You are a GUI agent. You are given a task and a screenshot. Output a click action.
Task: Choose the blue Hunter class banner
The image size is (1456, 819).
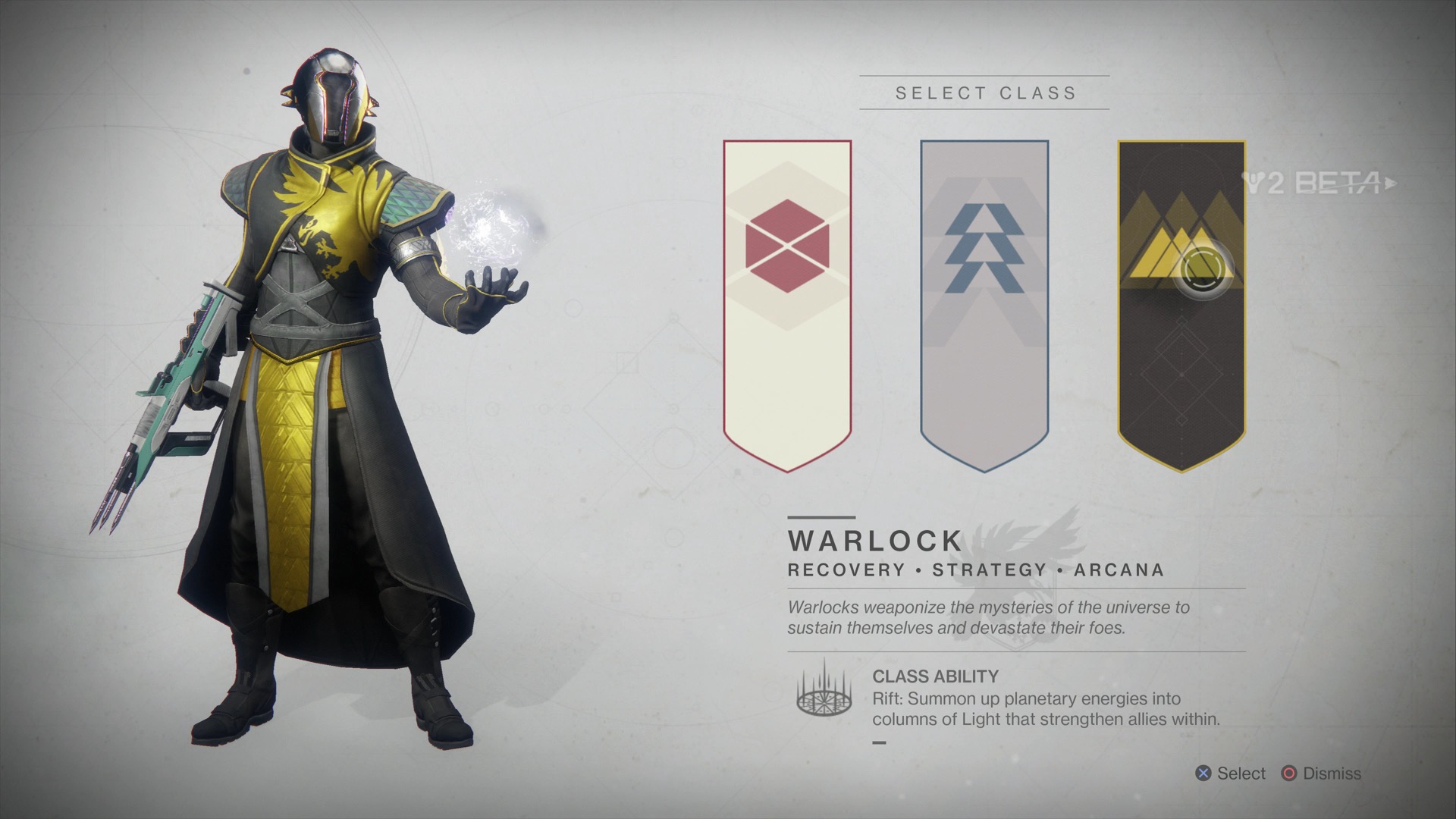[x=984, y=303]
